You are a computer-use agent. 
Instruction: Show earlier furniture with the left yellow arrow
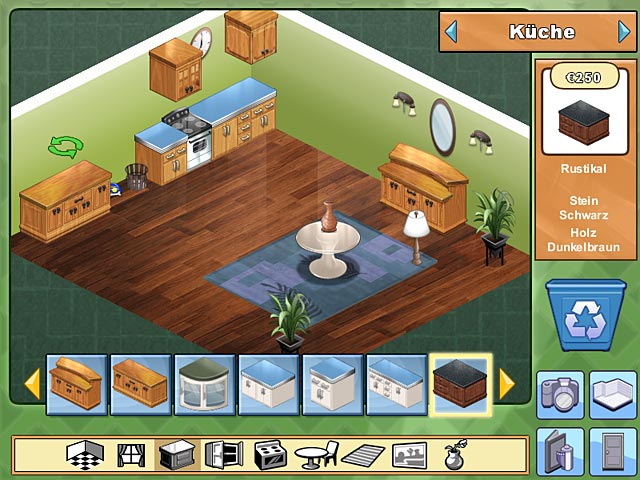point(32,383)
